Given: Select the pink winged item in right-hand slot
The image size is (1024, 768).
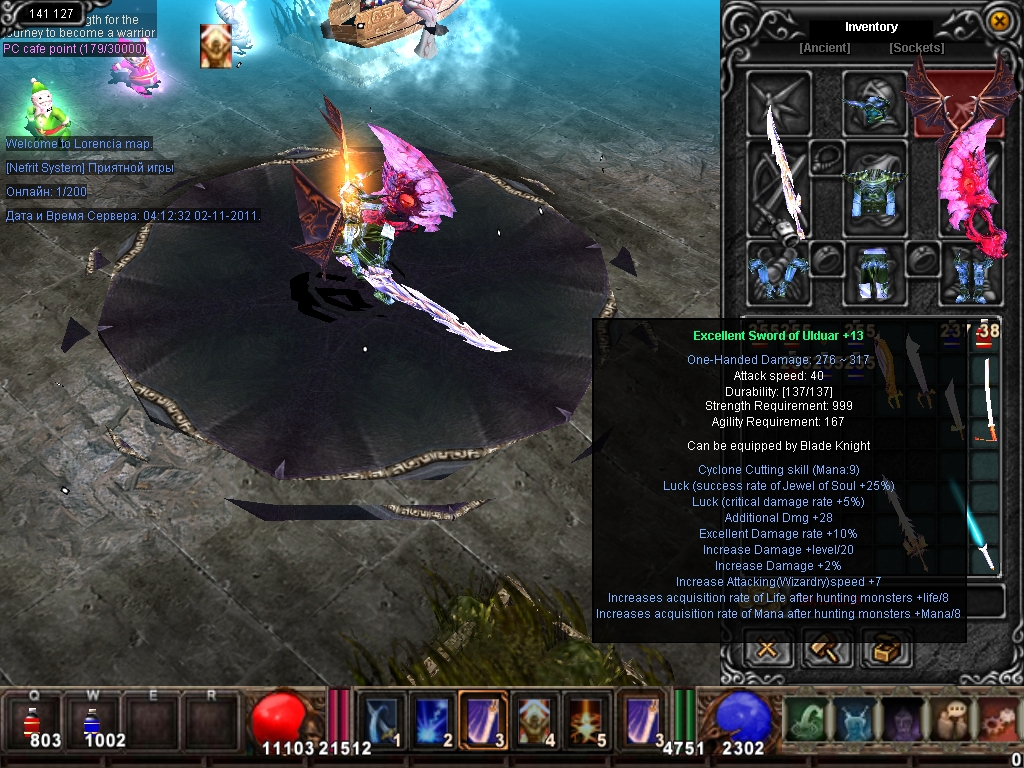Looking at the screenshot, I should 967,190.
